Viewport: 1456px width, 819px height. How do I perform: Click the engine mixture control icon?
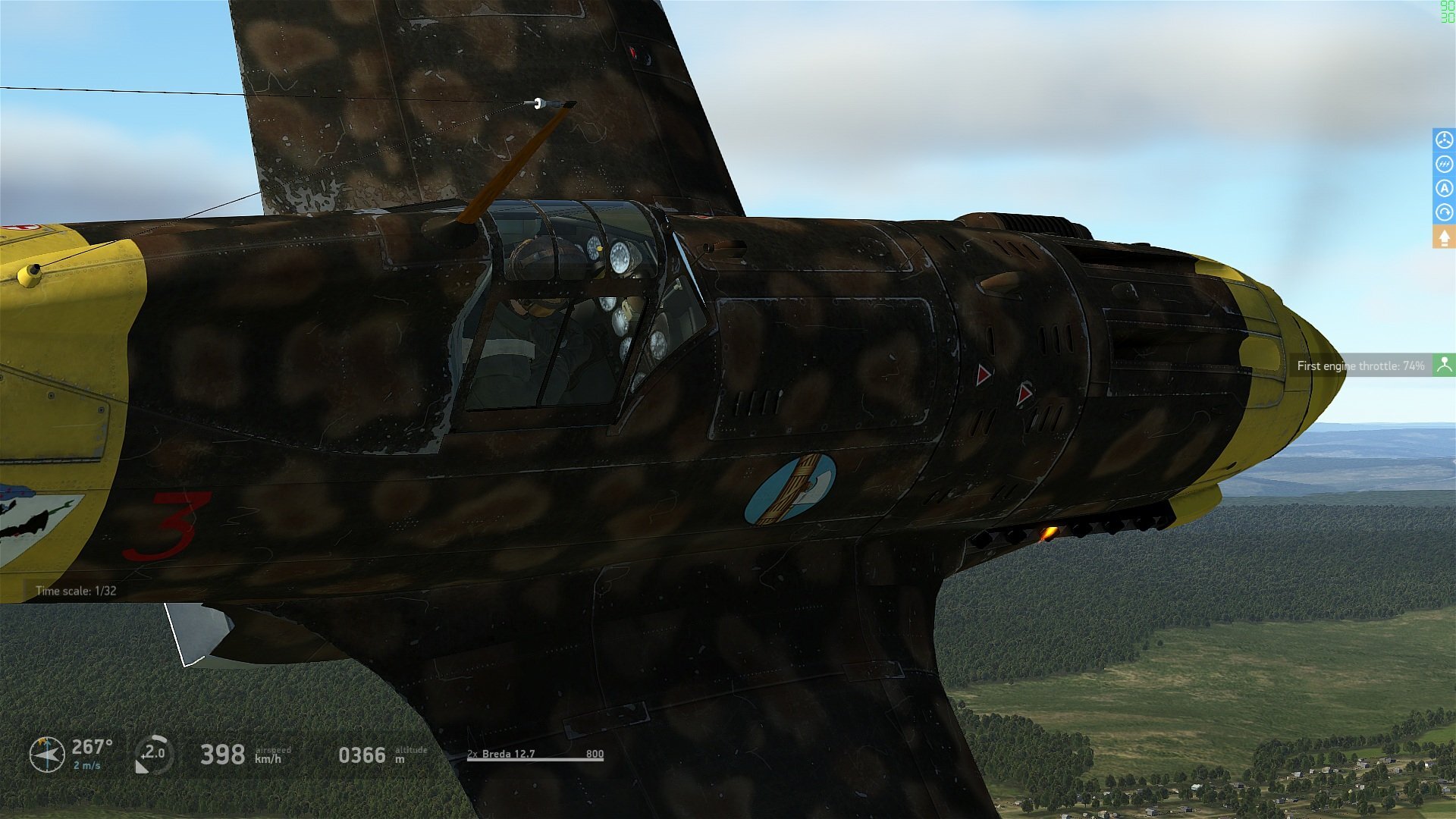1443,165
